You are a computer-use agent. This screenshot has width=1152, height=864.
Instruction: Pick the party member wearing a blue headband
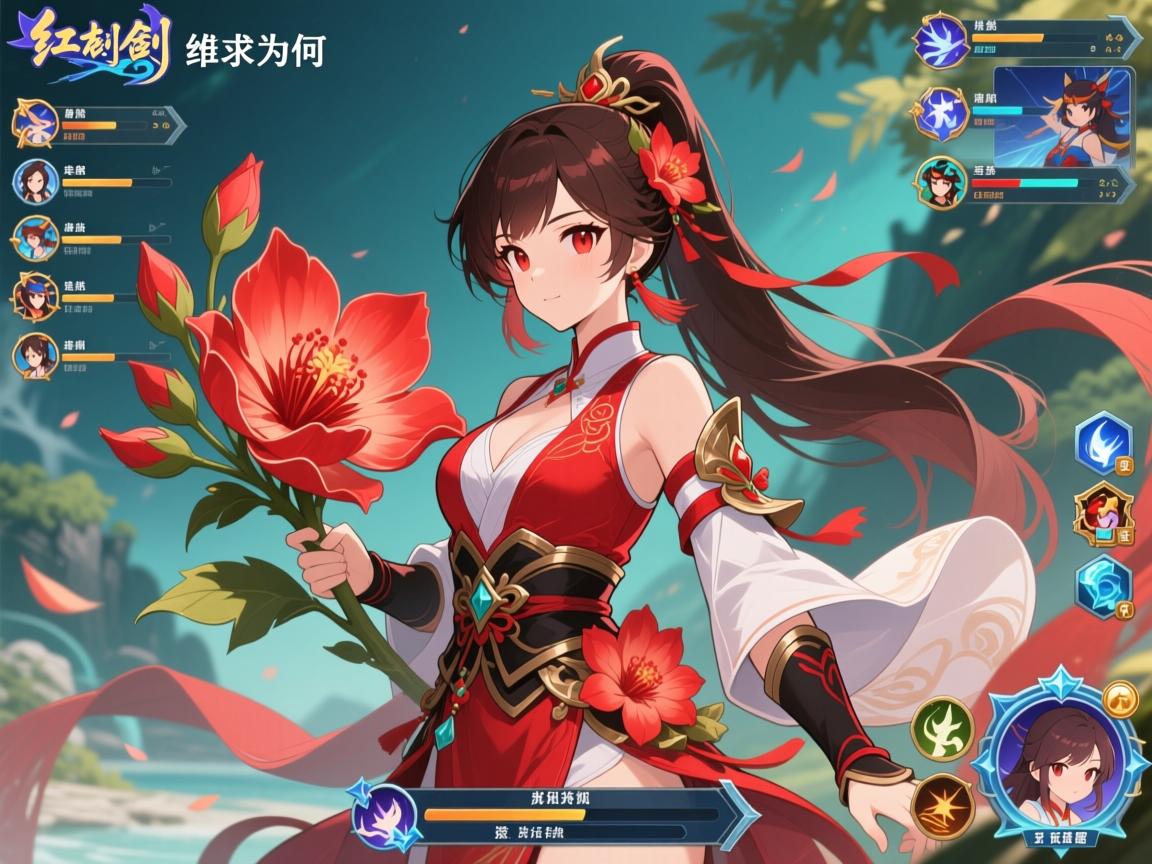pyautogui.click(x=36, y=296)
